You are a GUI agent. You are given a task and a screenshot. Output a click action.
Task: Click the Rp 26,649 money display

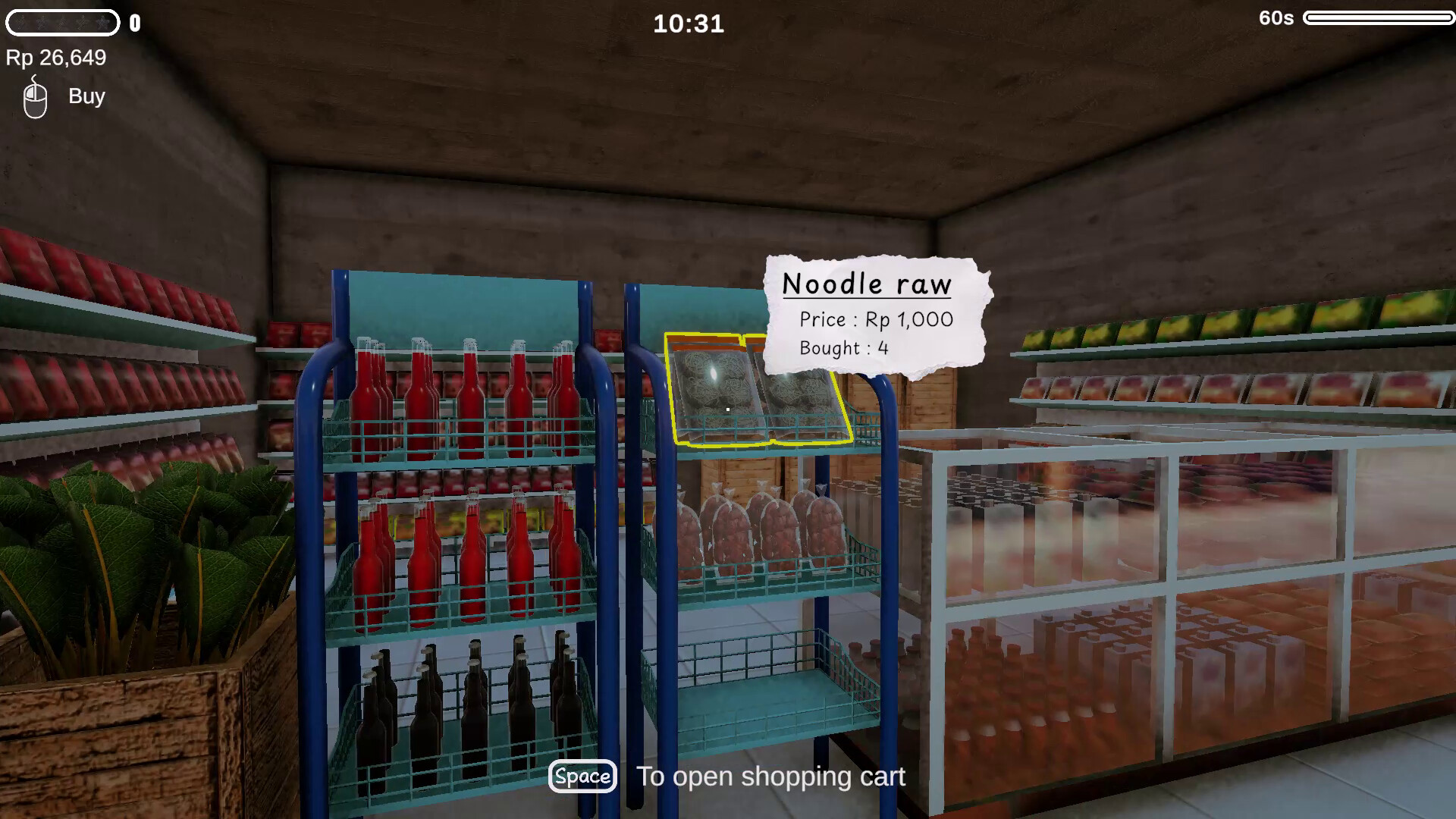coord(56,58)
